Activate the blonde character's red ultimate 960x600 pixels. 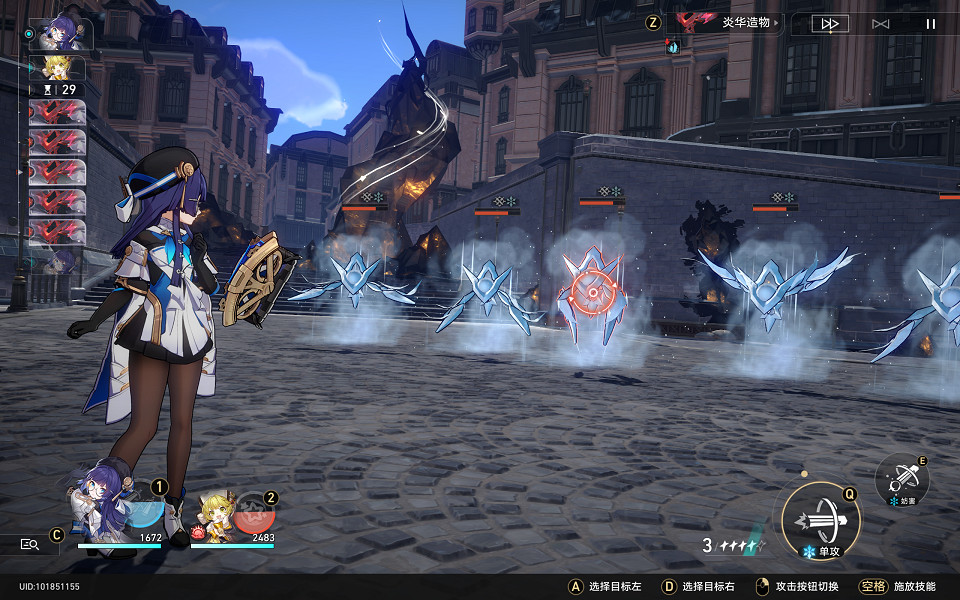point(256,515)
